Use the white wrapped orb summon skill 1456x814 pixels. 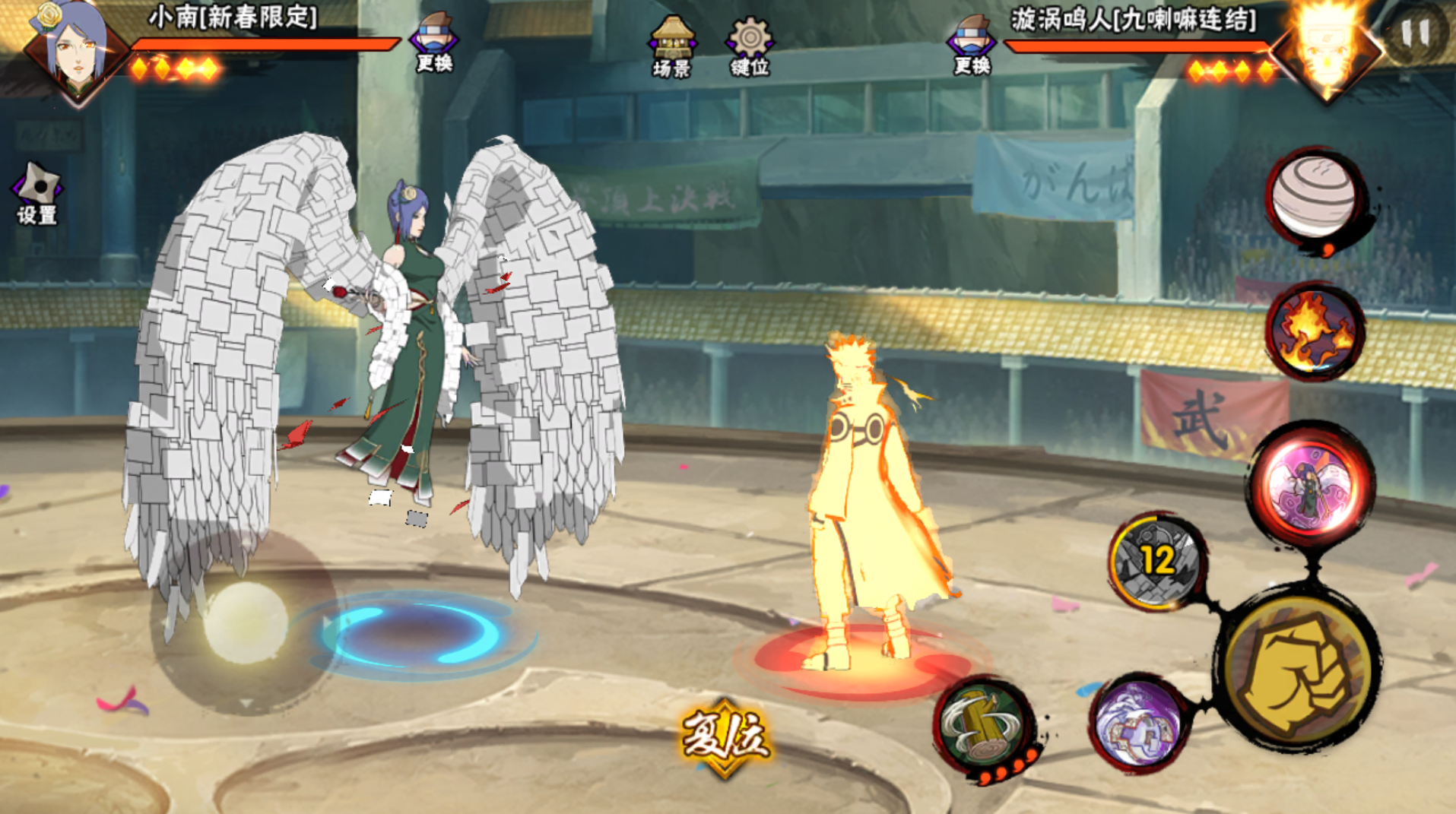tap(1314, 198)
